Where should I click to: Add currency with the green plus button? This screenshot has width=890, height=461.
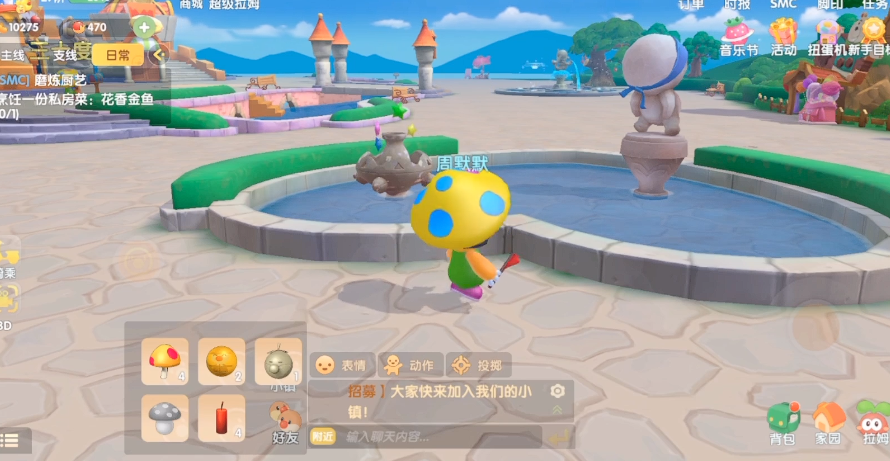pyautogui.click(x=145, y=27)
